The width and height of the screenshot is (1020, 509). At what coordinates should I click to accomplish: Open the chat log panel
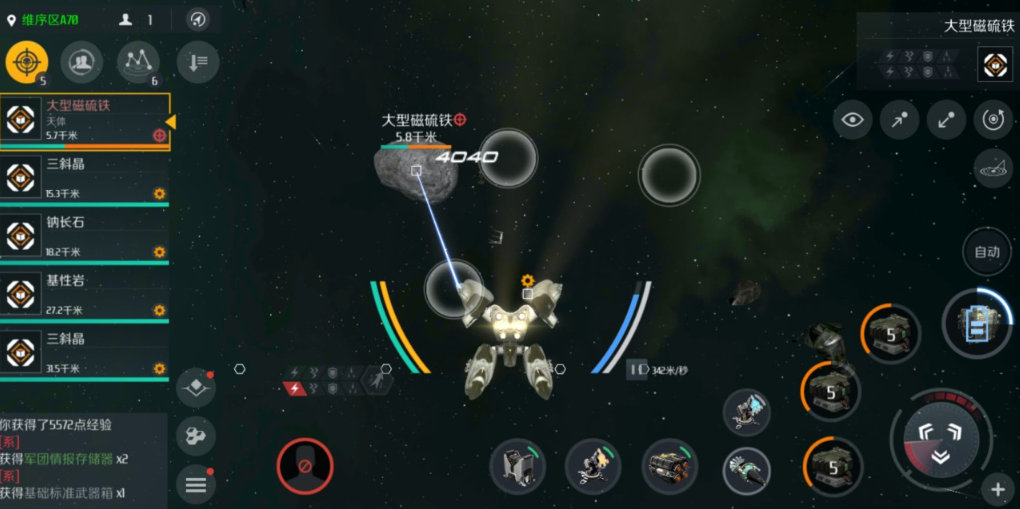coord(84,458)
